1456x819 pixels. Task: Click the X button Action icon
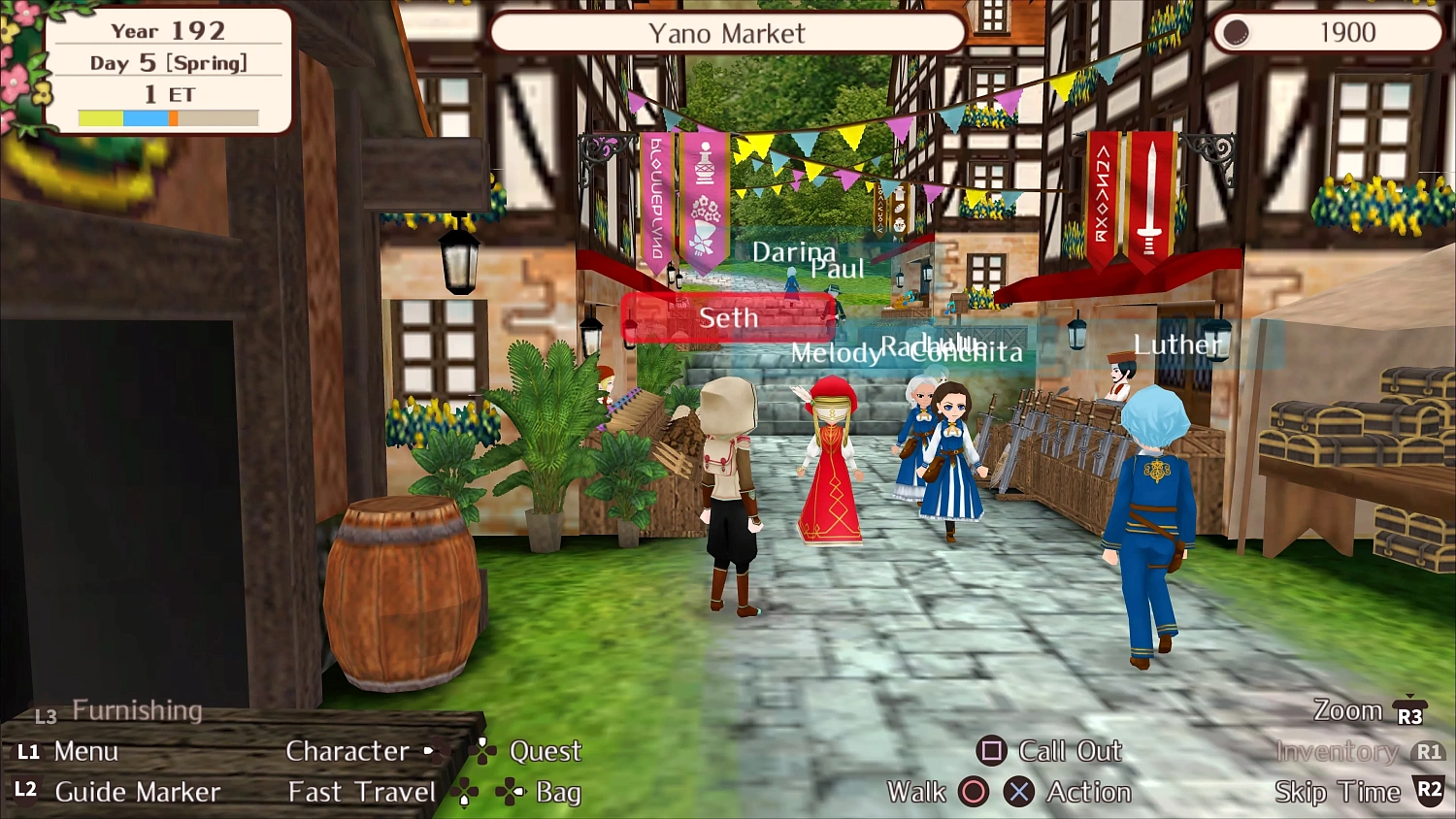click(1019, 792)
